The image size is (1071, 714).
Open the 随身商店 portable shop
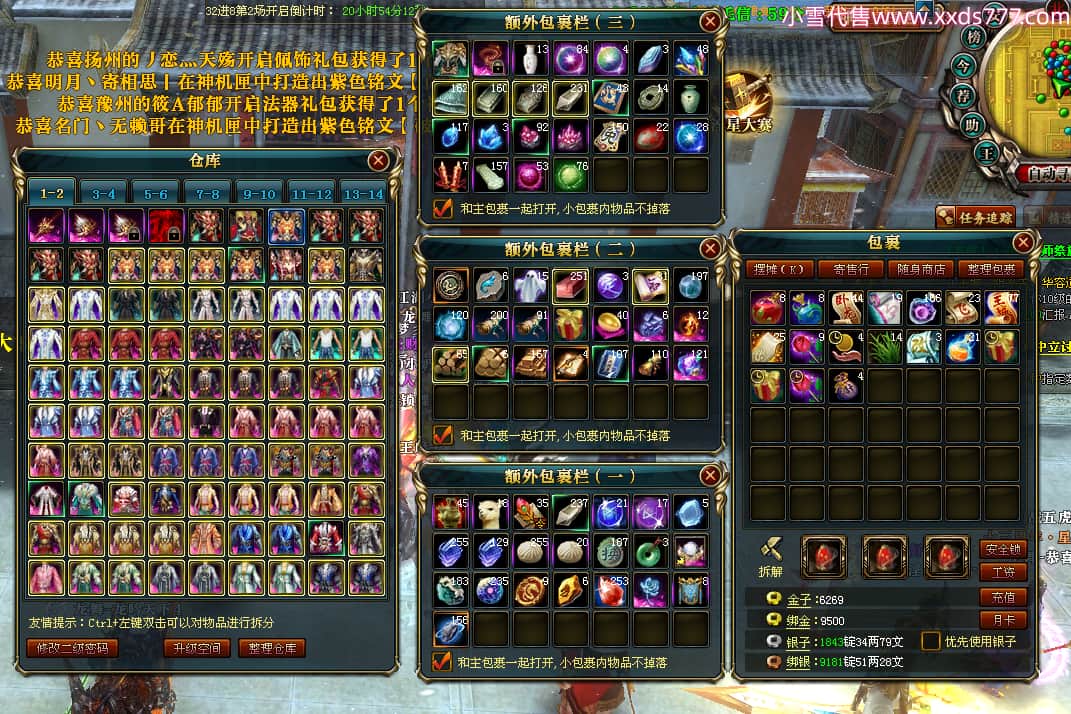919,269
